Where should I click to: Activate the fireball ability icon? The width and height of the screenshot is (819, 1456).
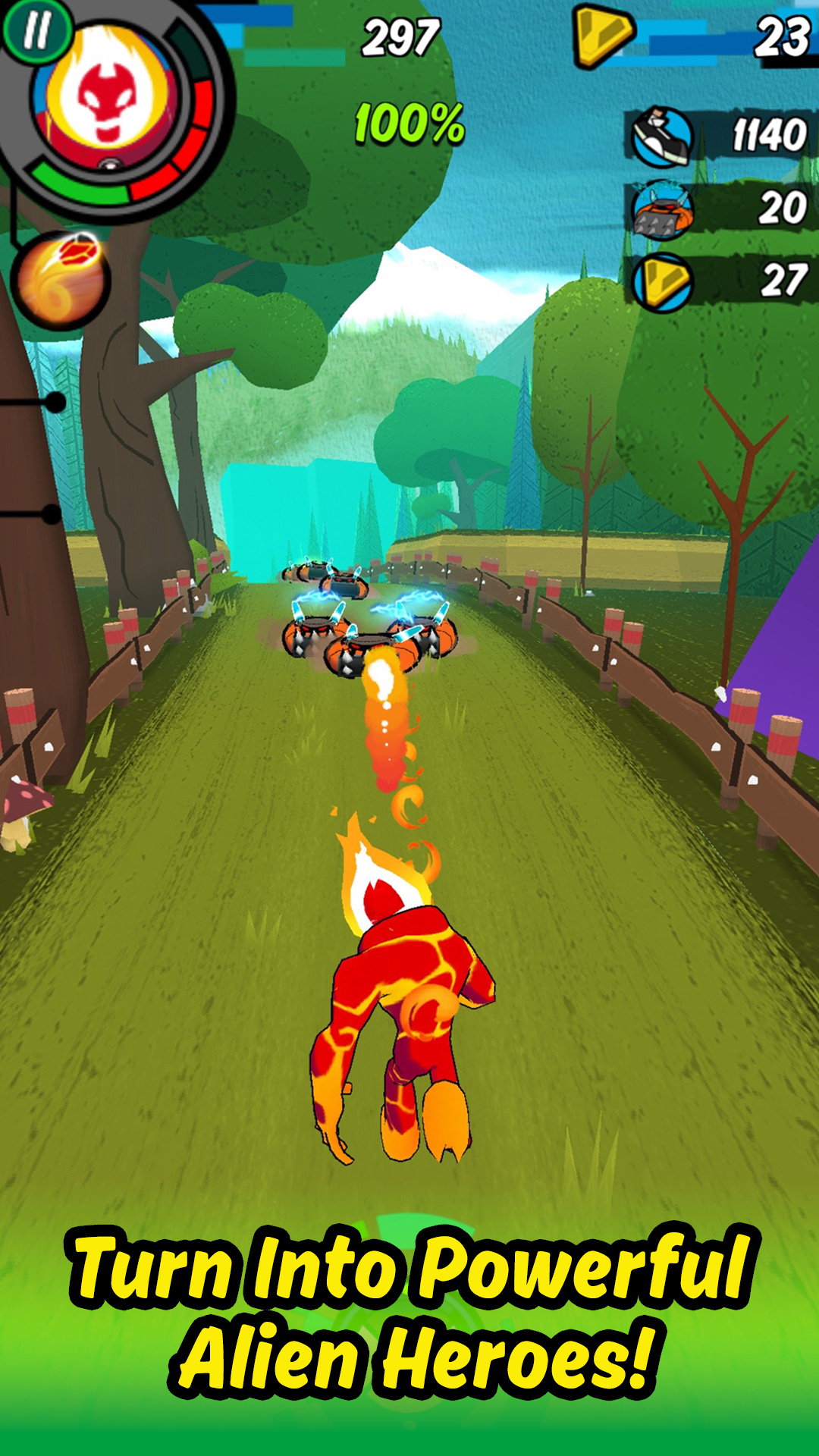pos(61,281)
